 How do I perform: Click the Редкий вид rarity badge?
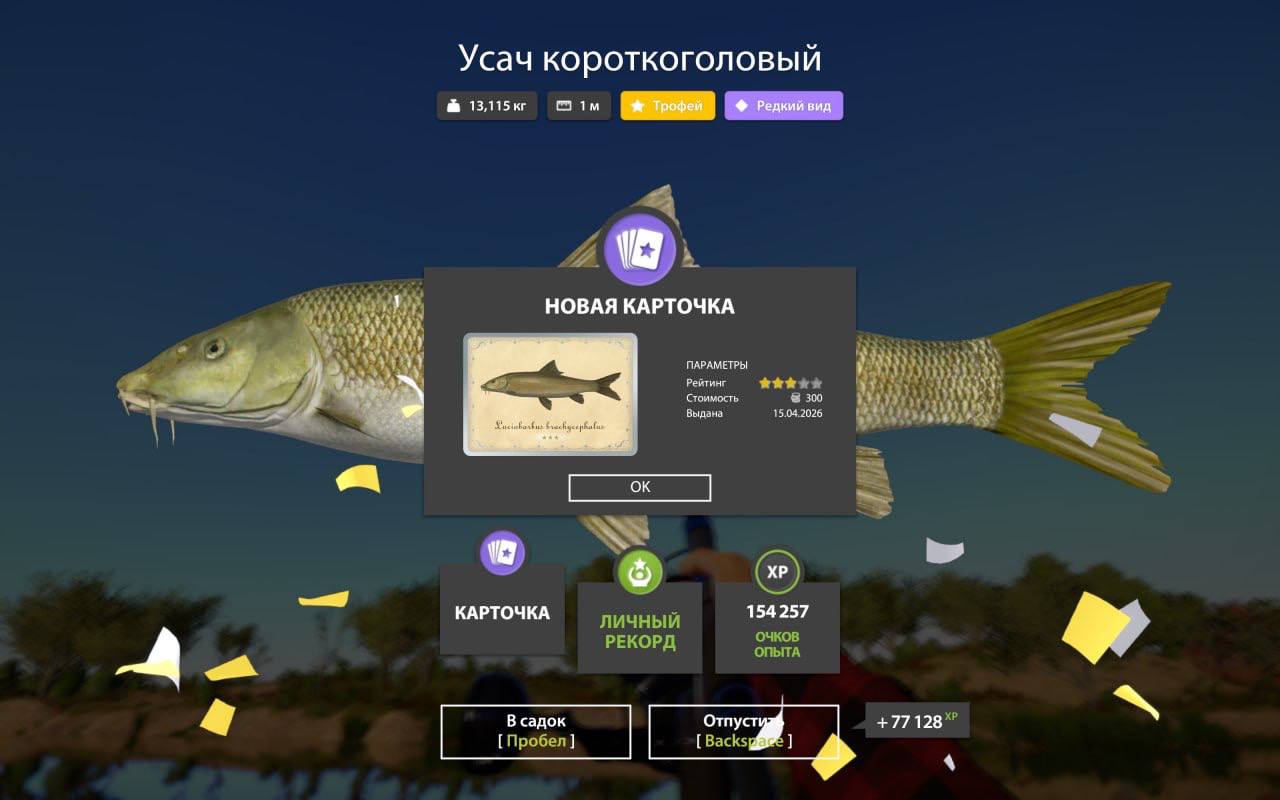(x=783, y=105)
